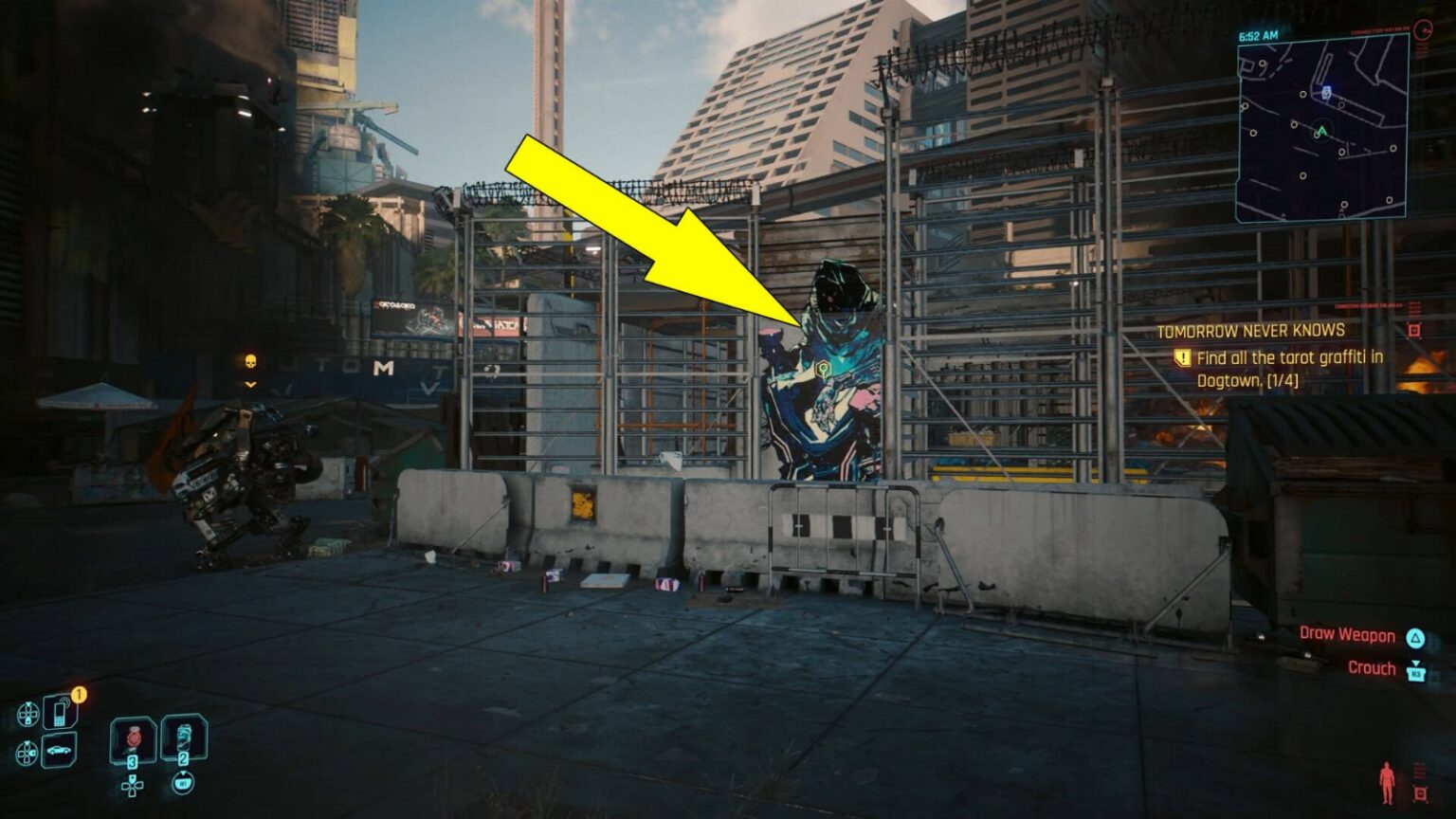Click the chevron above the left D-pad icon
The image size is (1456, 819).
pos(28,703)
